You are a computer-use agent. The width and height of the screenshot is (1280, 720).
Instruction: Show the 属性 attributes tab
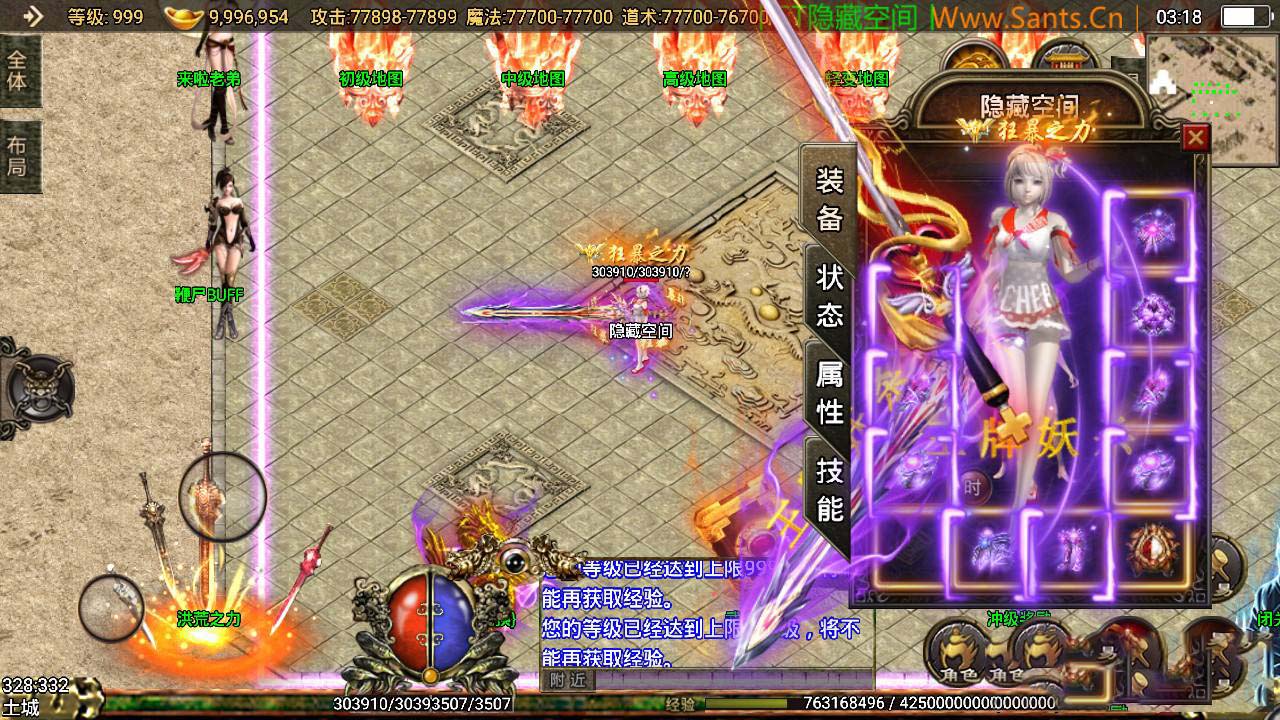(830, 391)
